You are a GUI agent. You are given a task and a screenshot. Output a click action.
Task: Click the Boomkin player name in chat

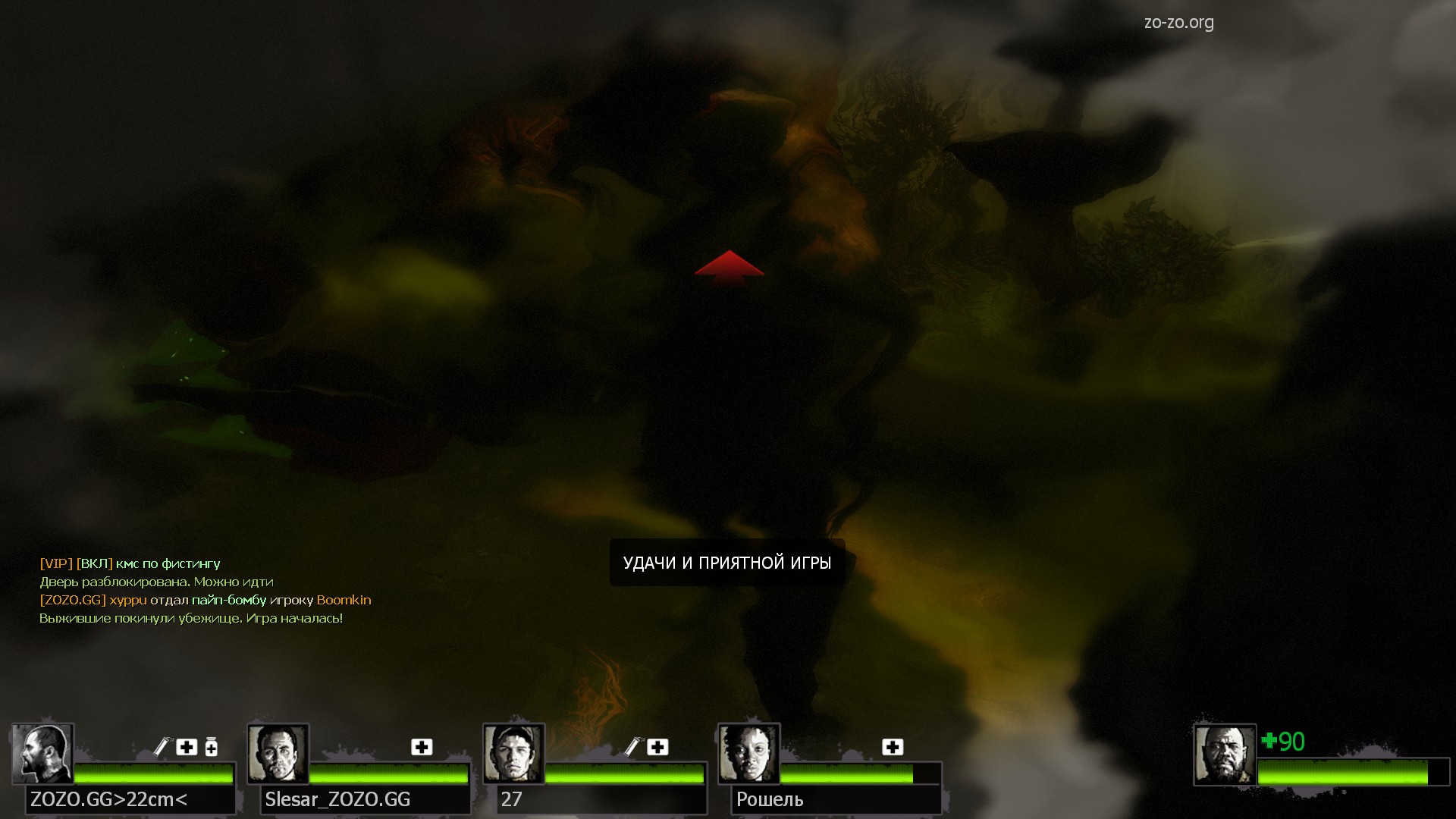point(344,600)
